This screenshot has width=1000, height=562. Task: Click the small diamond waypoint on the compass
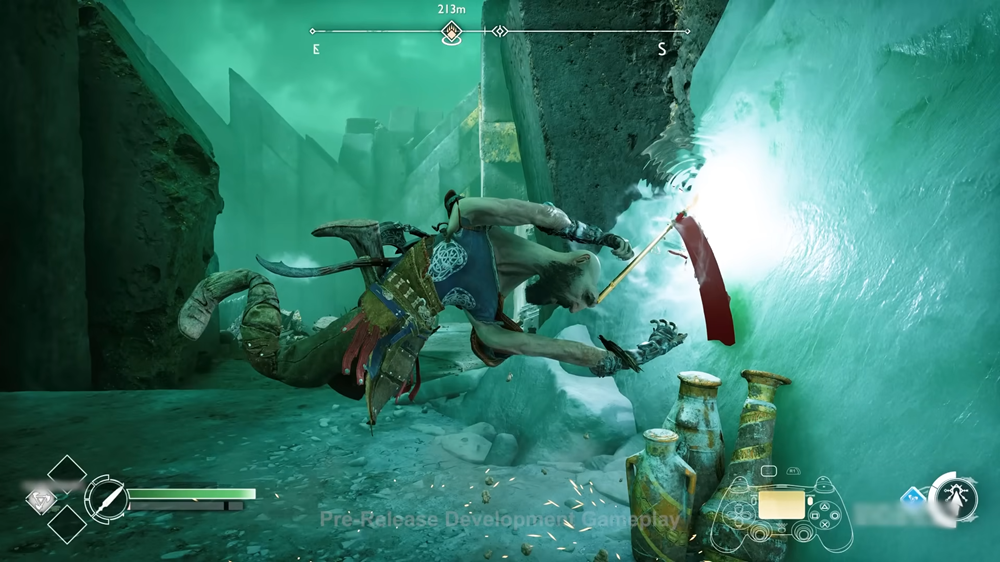(x=500, y=32)
